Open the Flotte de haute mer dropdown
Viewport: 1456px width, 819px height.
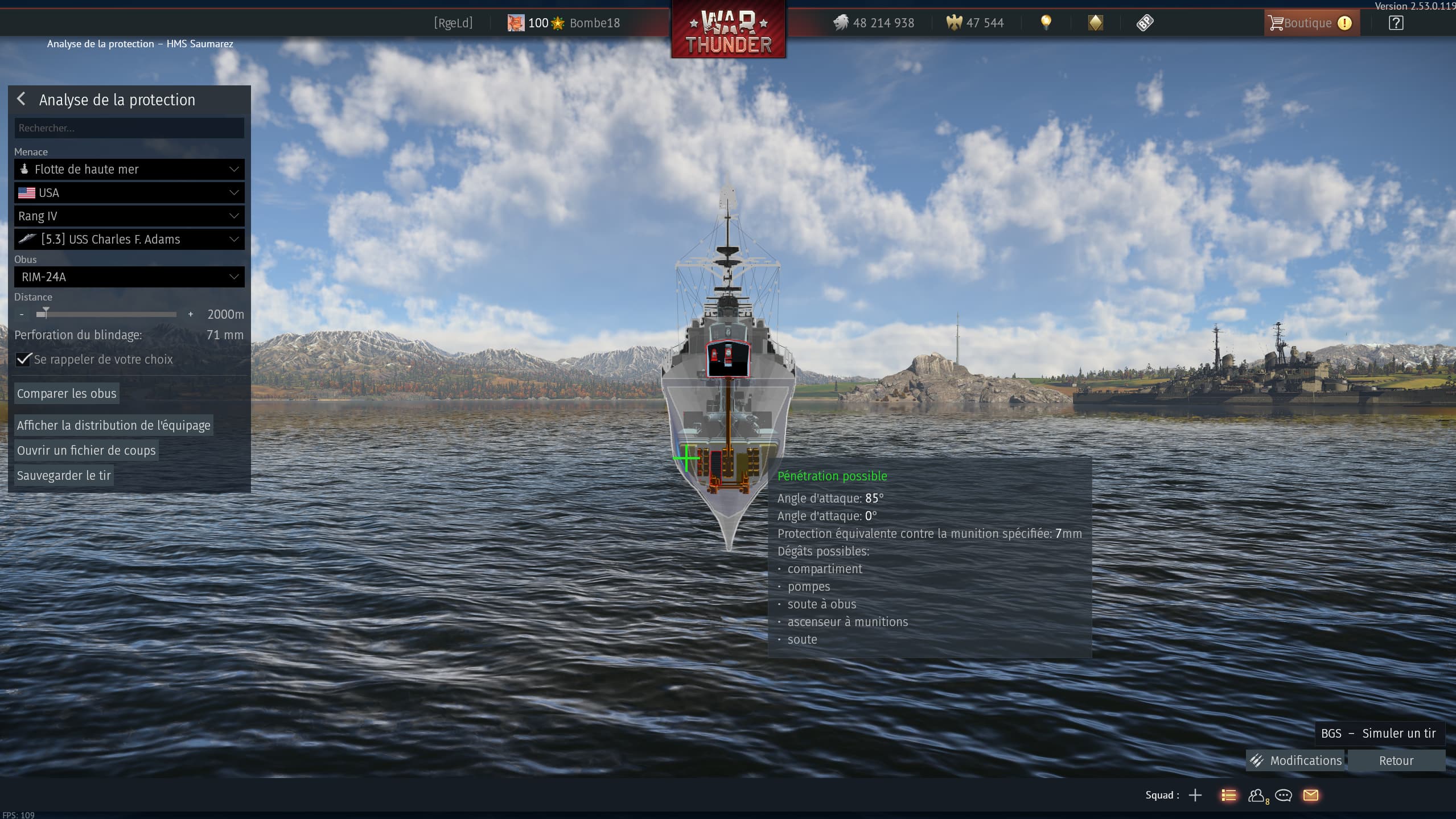click(x=129, y=169)
